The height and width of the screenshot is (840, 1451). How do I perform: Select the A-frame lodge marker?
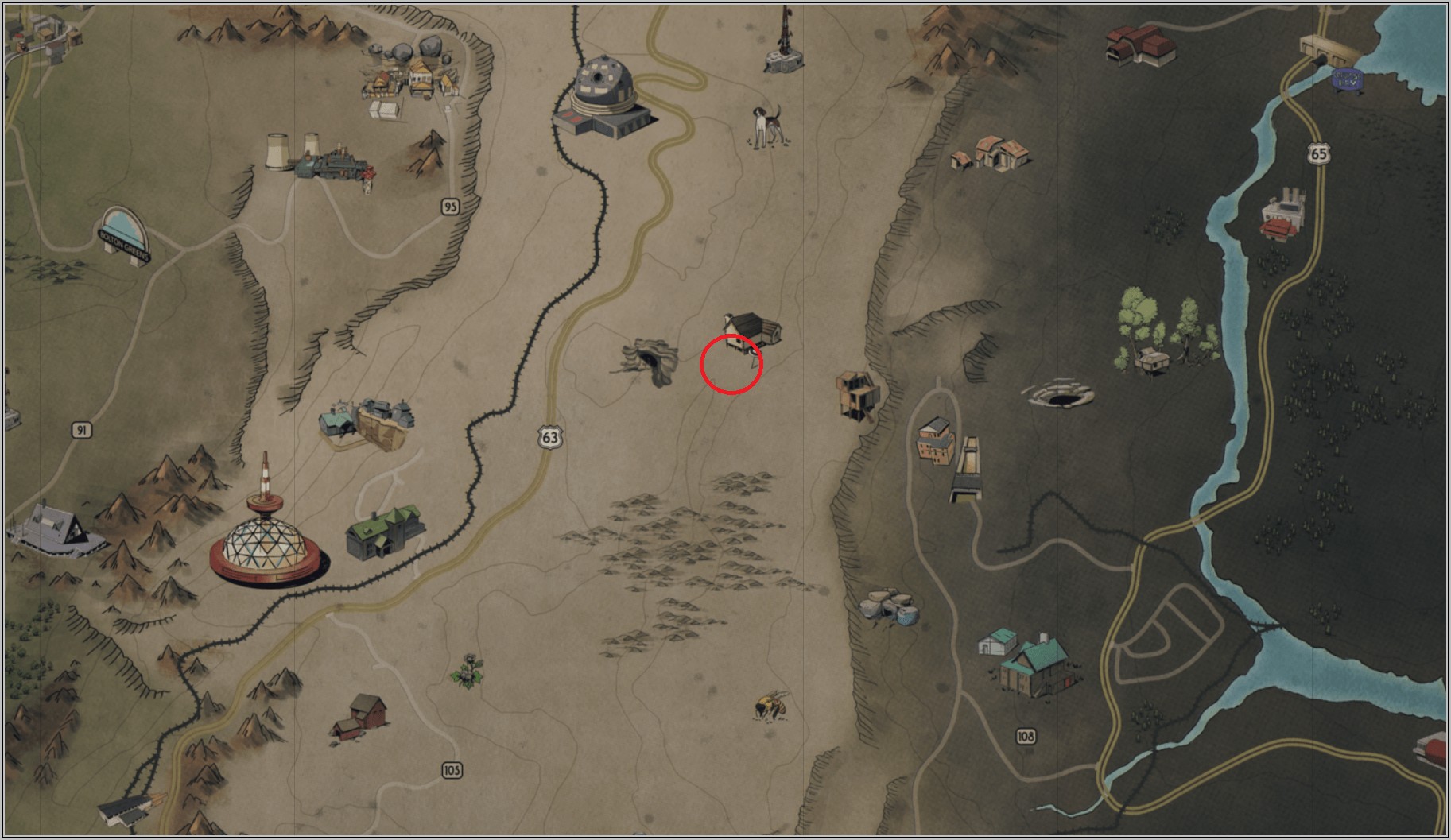click(x=56, y=528)
